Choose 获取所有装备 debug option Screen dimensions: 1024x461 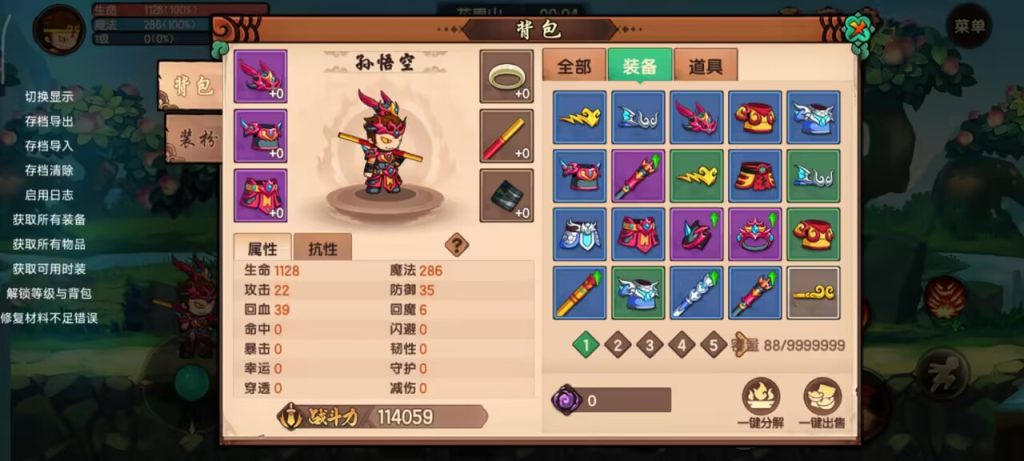point(49,219)
